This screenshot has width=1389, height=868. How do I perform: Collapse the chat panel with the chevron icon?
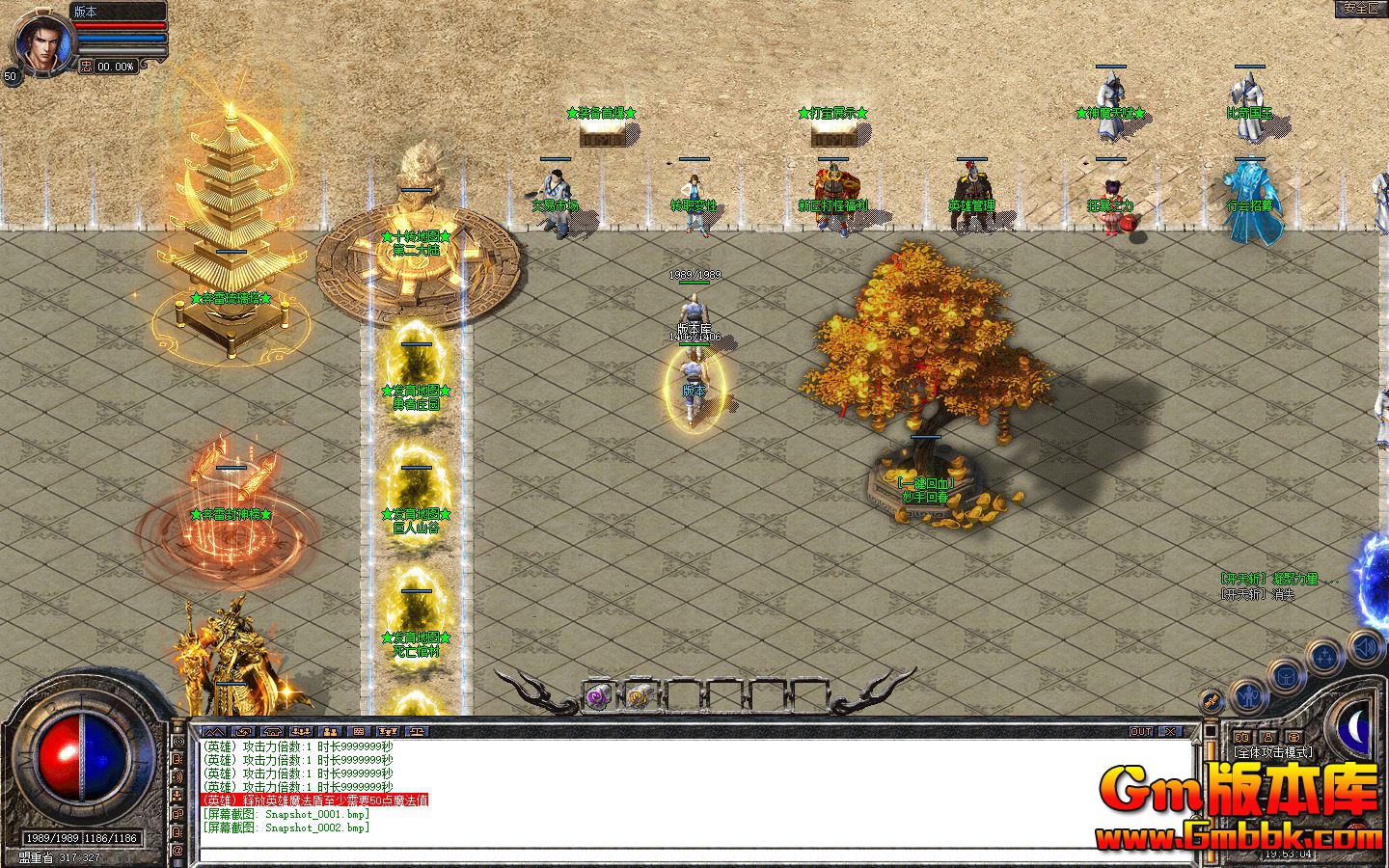tap(214, 729)
